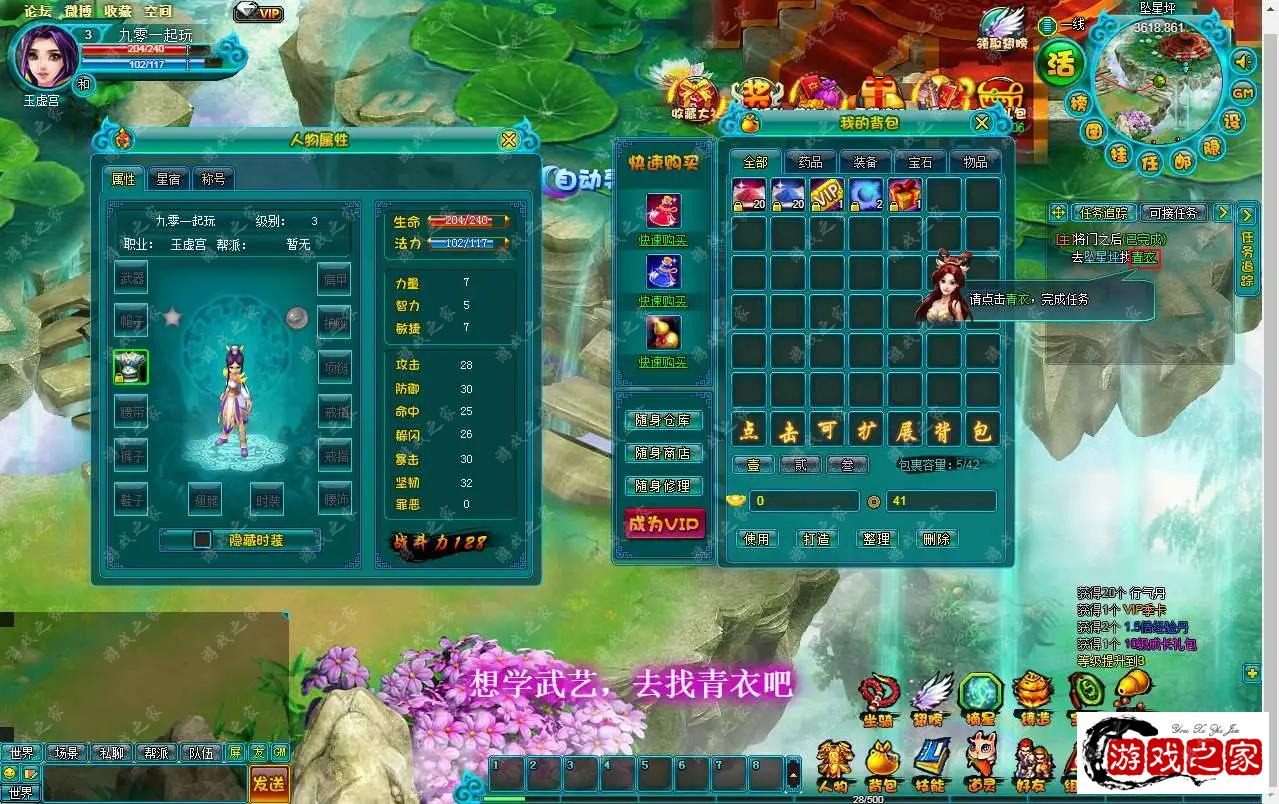Switch backpack to the 装备 tab
Viewport: 1279px width, 804px height.
coord(864,162)
